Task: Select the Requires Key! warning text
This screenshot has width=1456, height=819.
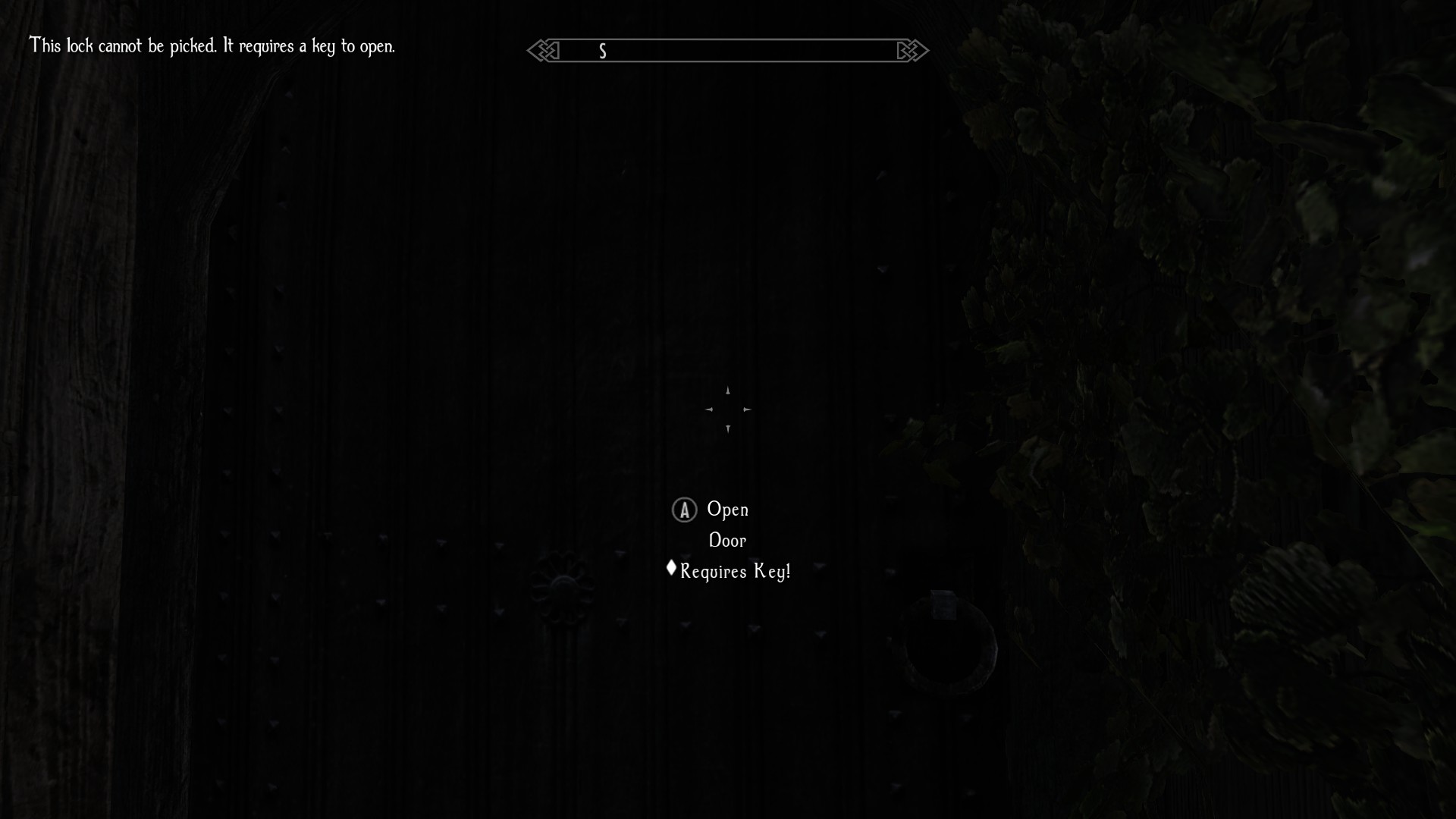Action: [x=734, y=571]
